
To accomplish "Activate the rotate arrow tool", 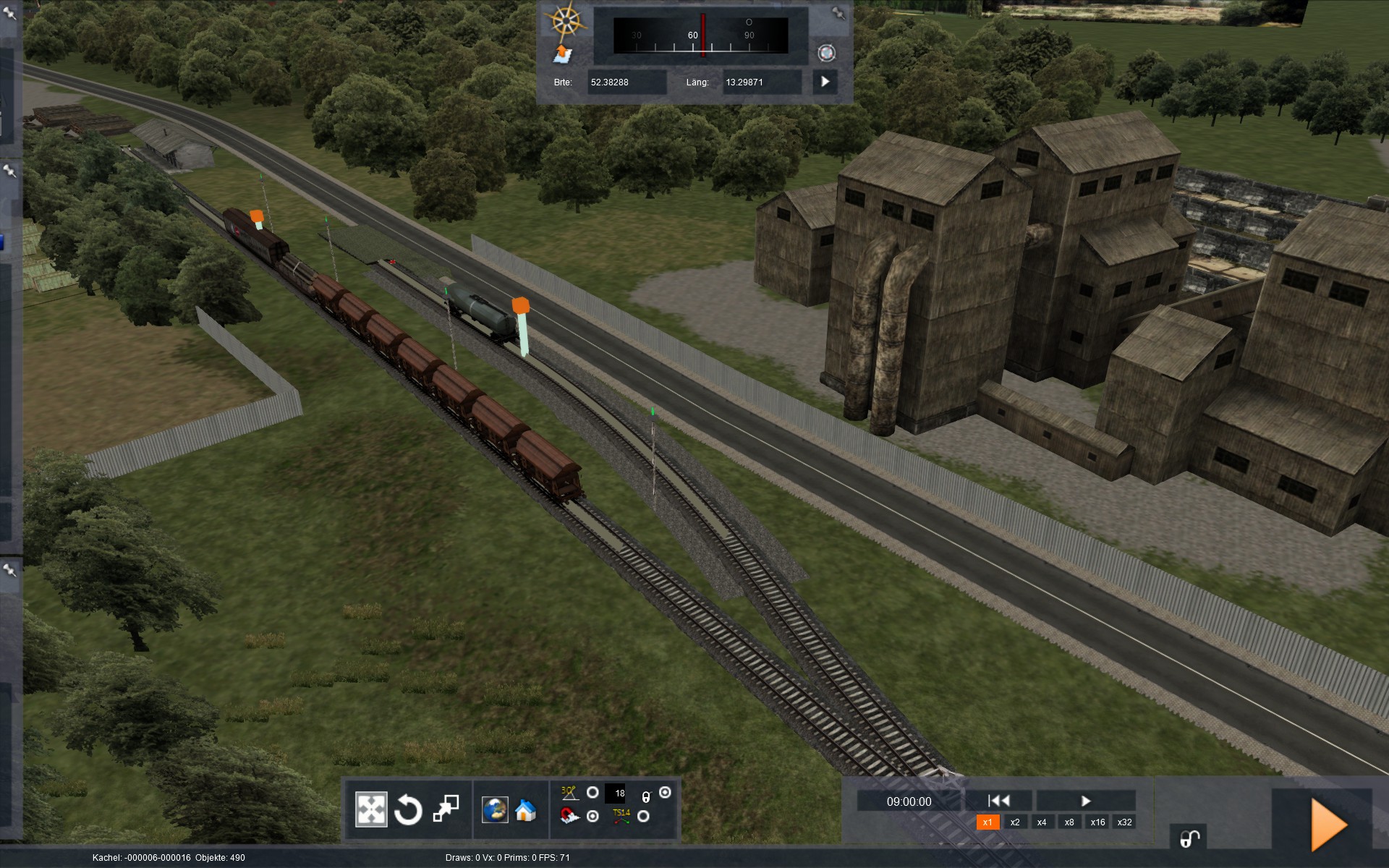I will click(x=408, y=809).
